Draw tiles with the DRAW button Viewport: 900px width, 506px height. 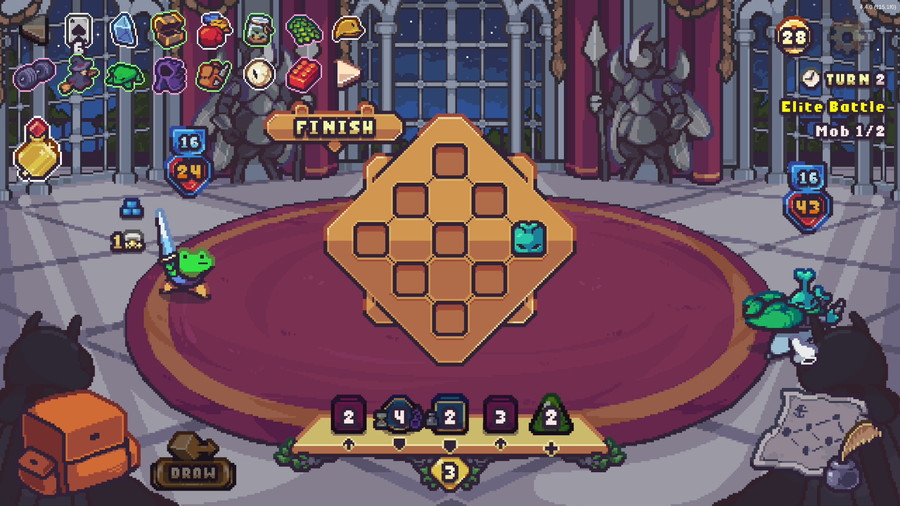click(x=193, y=470)
